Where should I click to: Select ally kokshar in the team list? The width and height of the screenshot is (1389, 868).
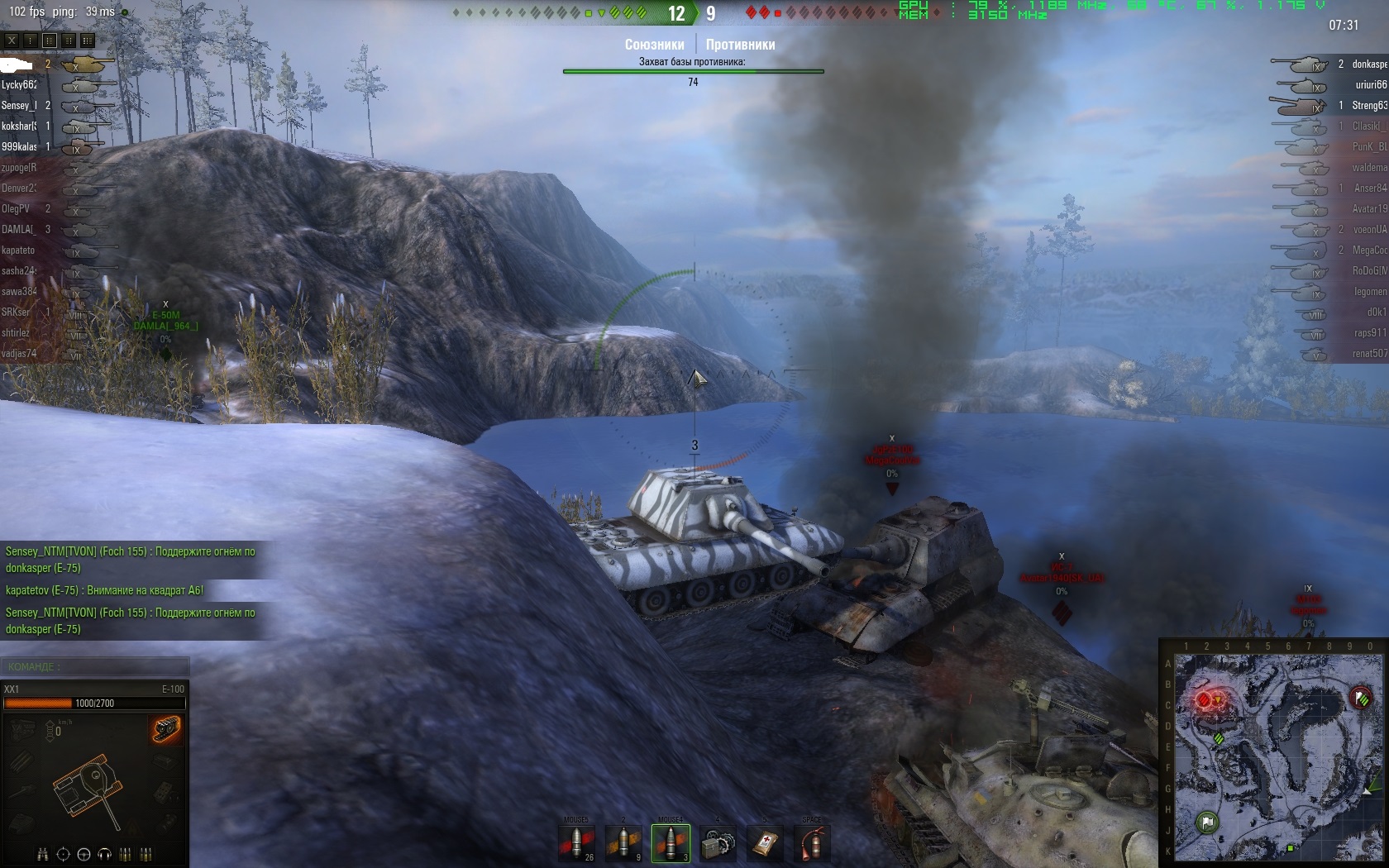coord(19,126)
